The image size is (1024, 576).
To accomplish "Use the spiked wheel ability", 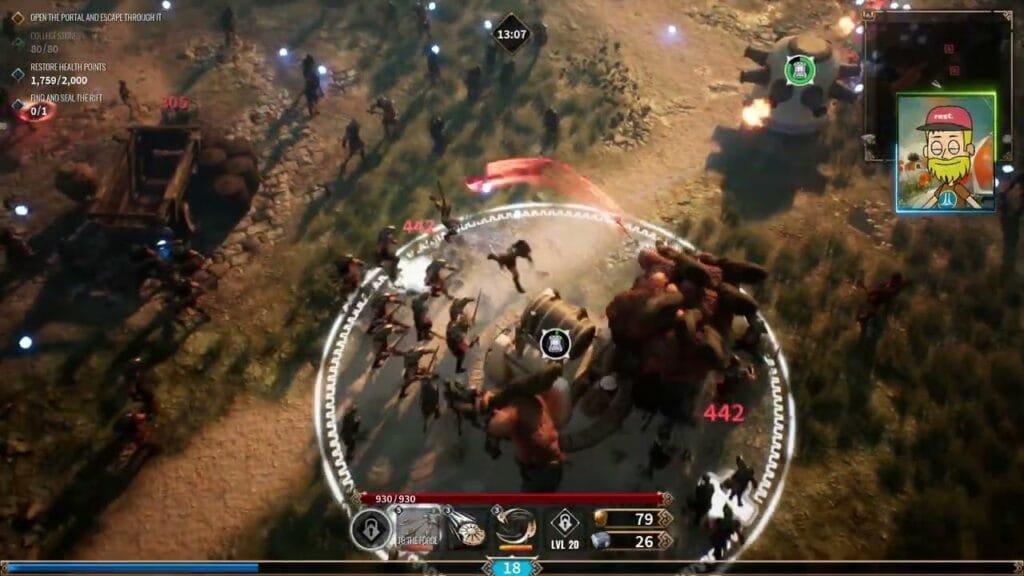I will [x=466, y=529].
